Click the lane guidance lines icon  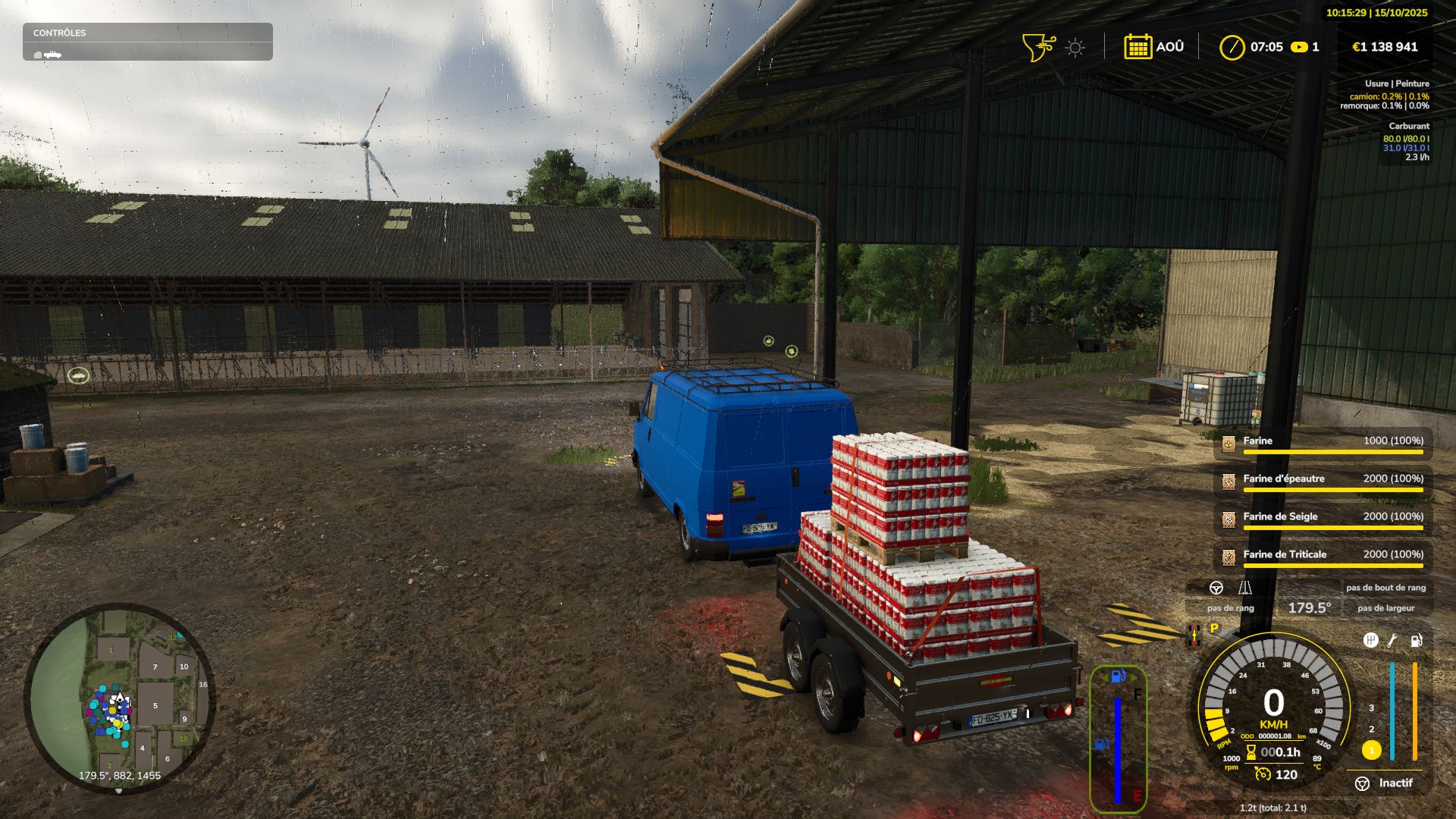(x=1244, y=588)
